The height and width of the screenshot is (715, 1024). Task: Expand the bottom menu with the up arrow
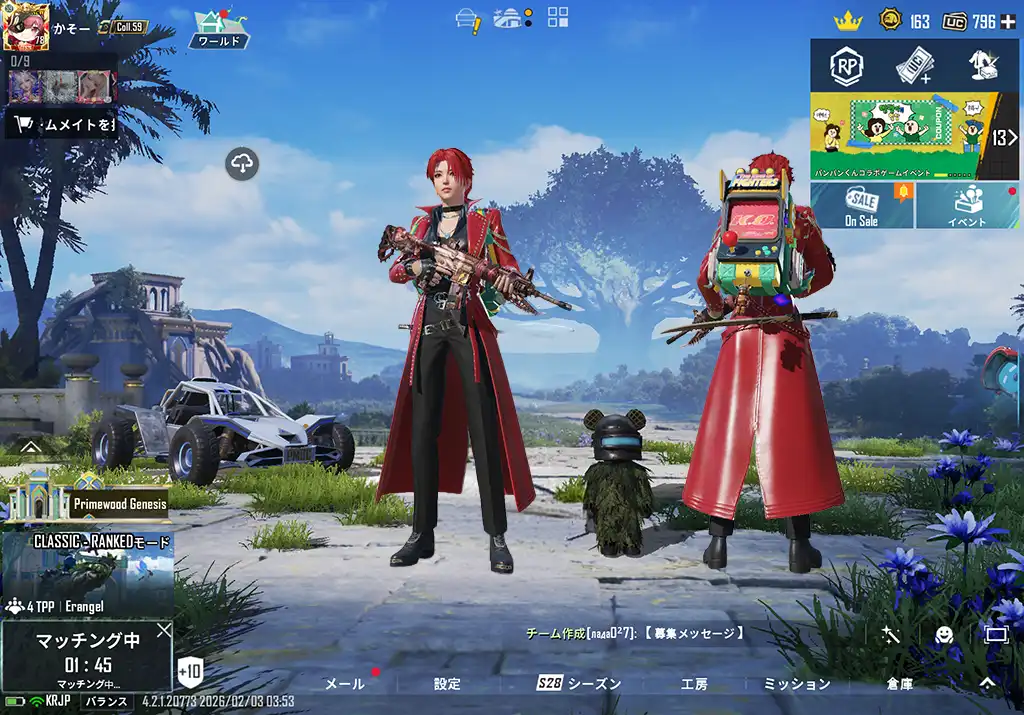coord(986,683)
